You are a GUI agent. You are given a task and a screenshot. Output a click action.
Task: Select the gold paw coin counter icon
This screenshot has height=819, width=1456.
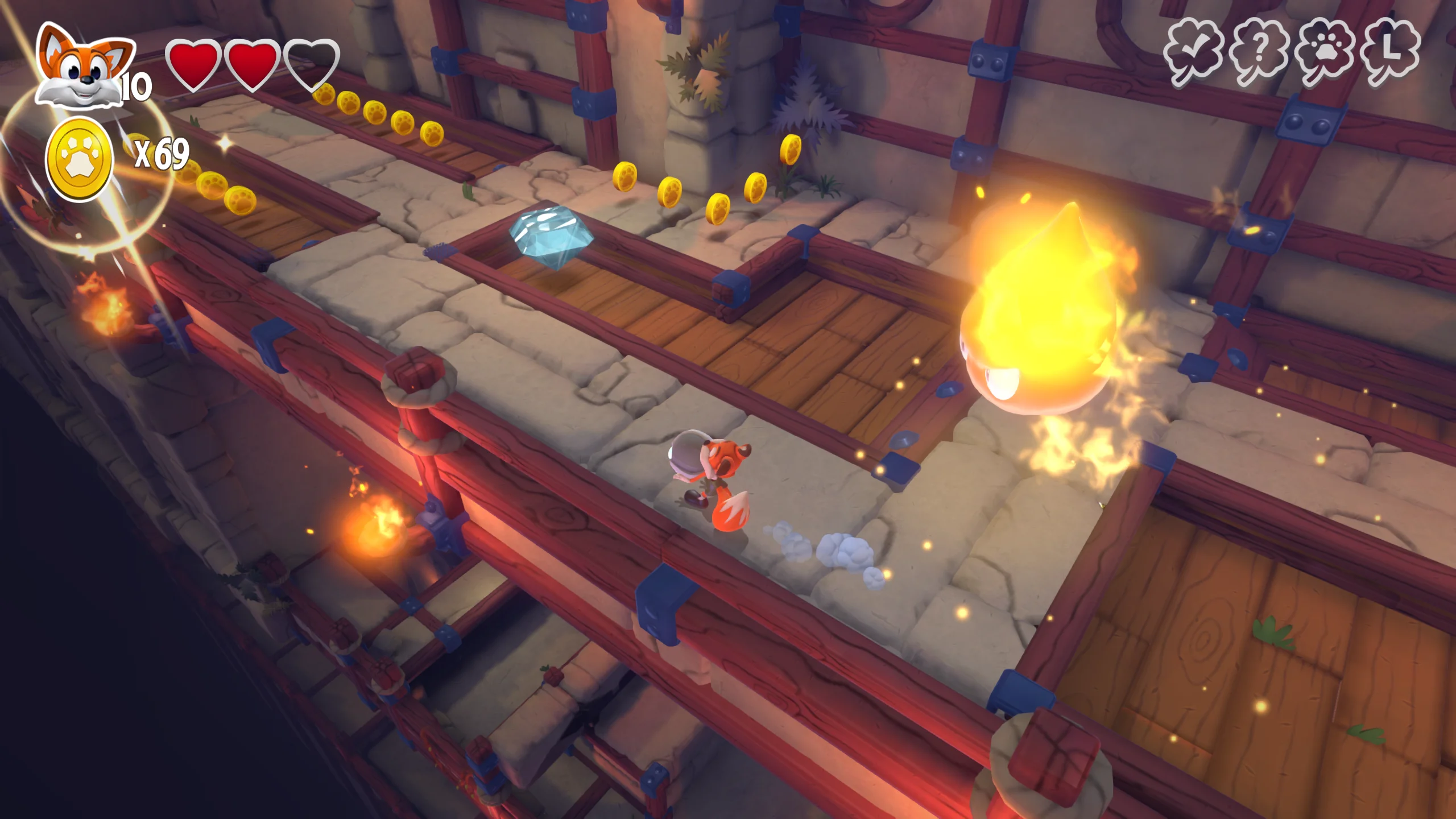[80, 159]
